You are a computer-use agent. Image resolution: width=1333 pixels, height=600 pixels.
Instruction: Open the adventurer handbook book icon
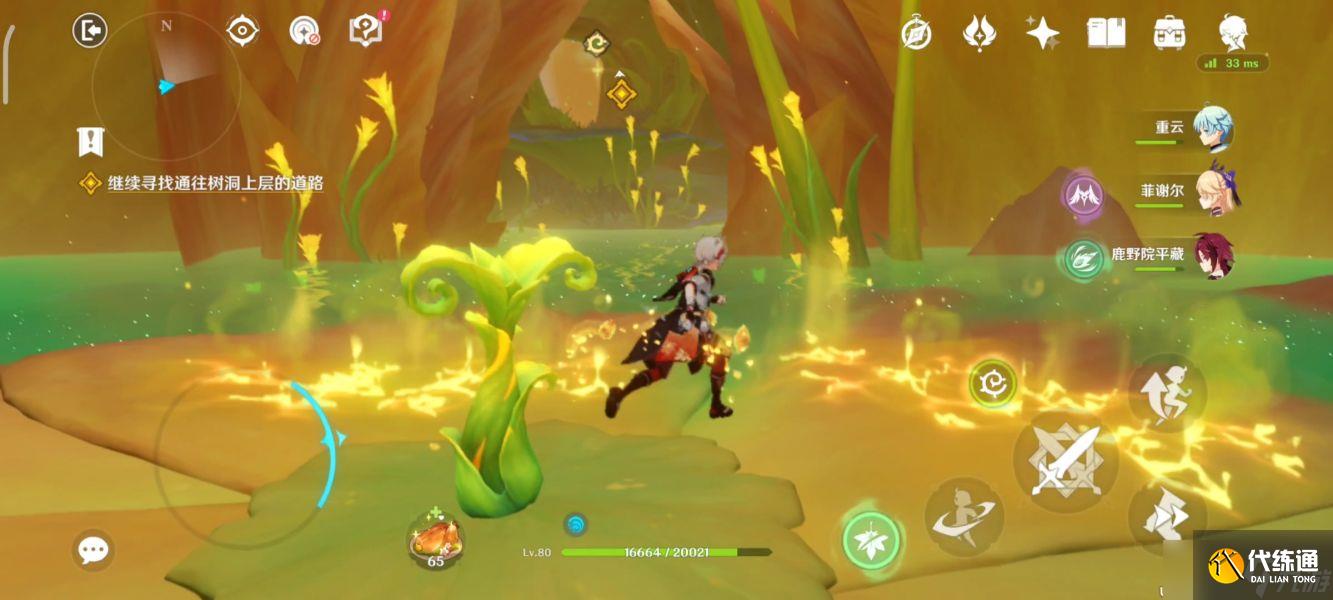(x=1106, y=33)
